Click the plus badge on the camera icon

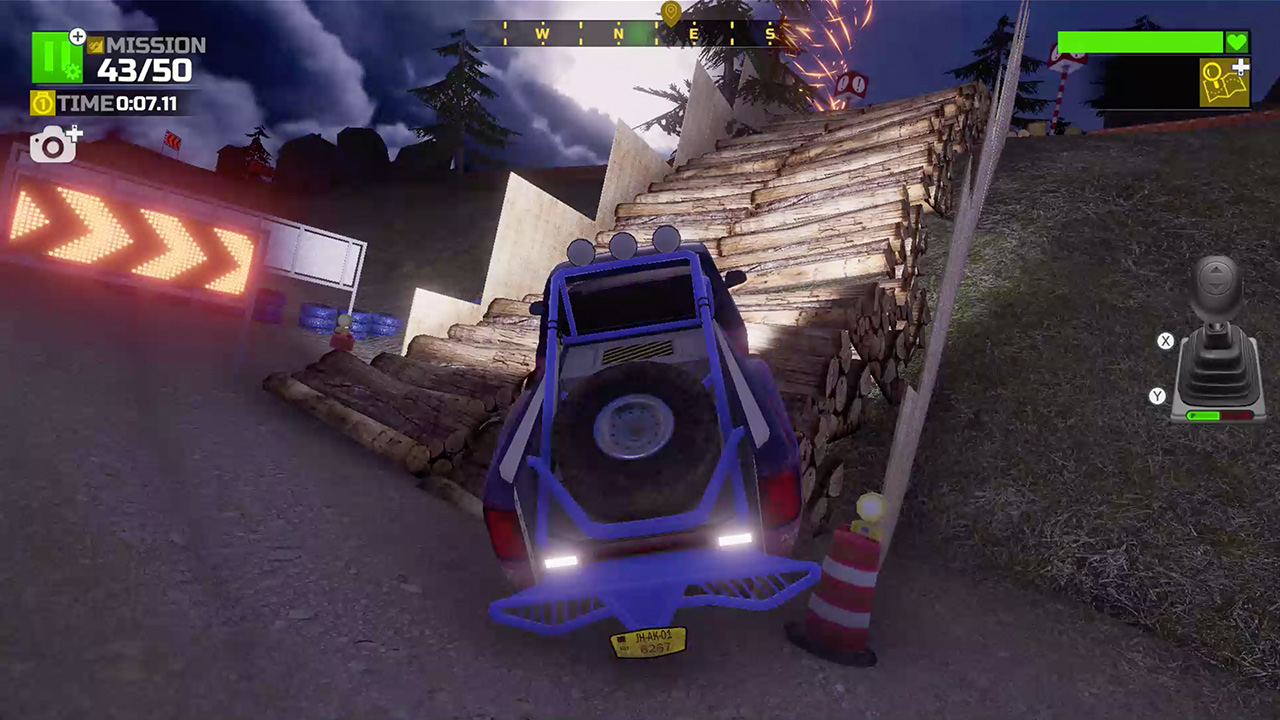tap(74, 131)
